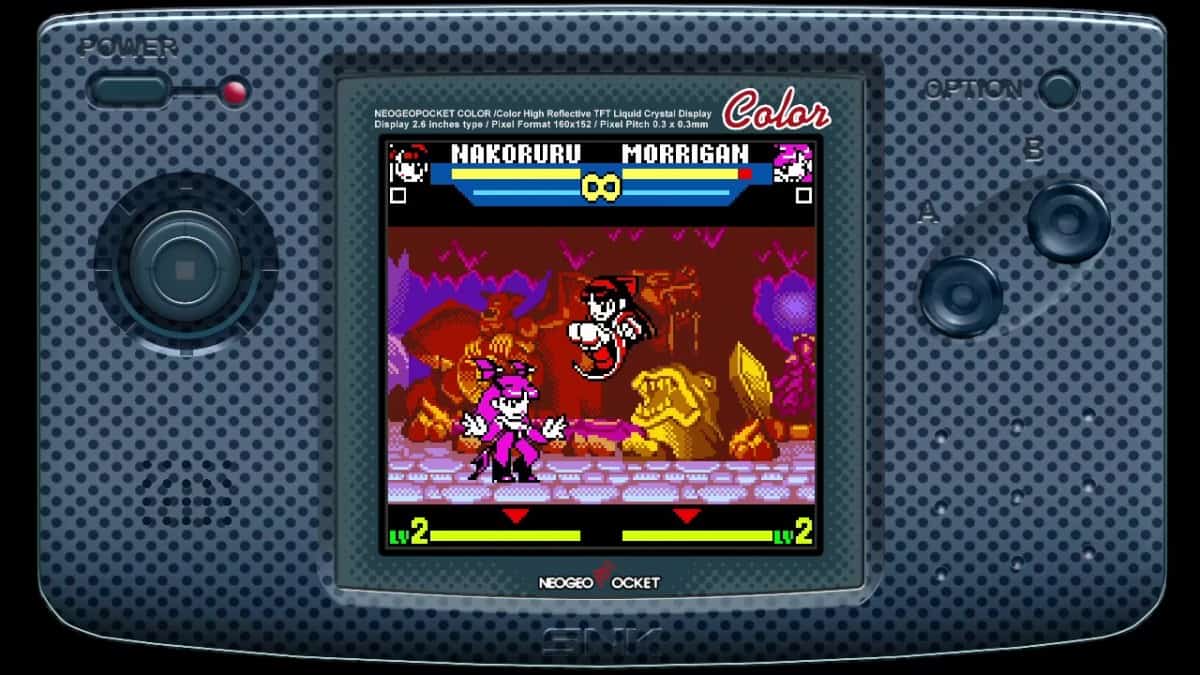Tap the B button on the handheld
The height and width of the screenshot is (675, 1200).
1068,222
